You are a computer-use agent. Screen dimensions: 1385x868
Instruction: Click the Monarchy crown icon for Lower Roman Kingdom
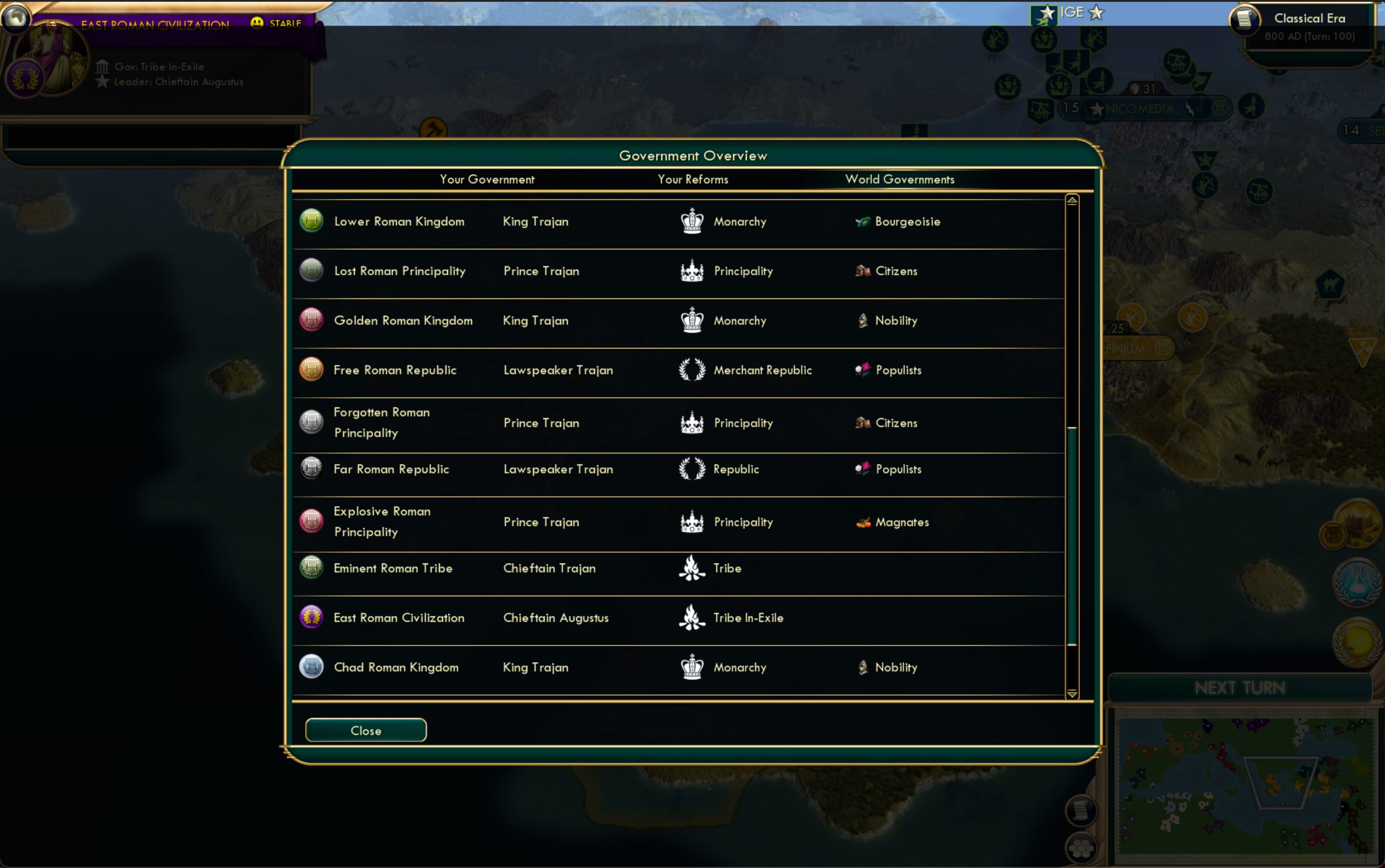[x=693, y=221]
